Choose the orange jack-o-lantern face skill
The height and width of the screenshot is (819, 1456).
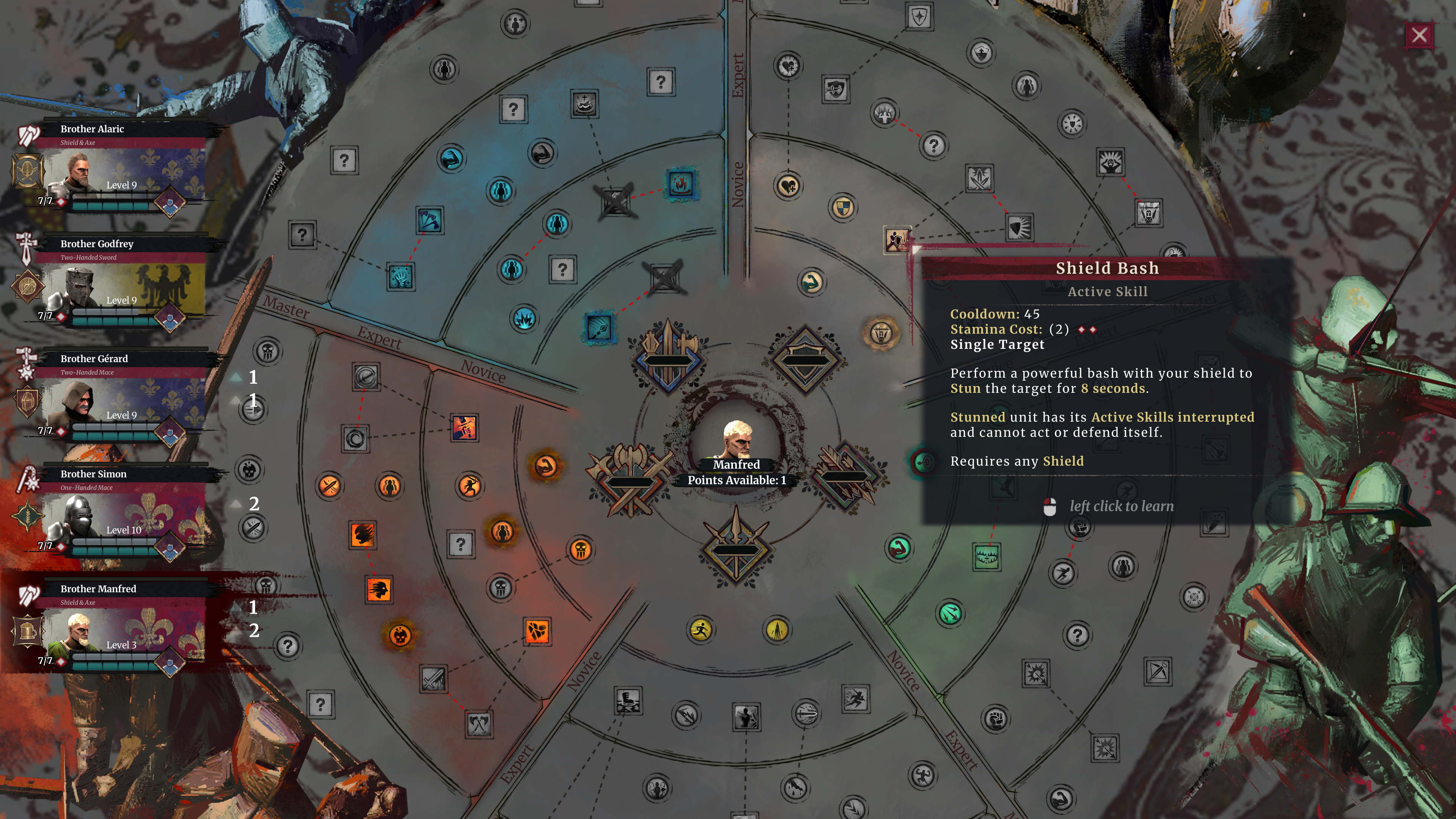[400, 635]
